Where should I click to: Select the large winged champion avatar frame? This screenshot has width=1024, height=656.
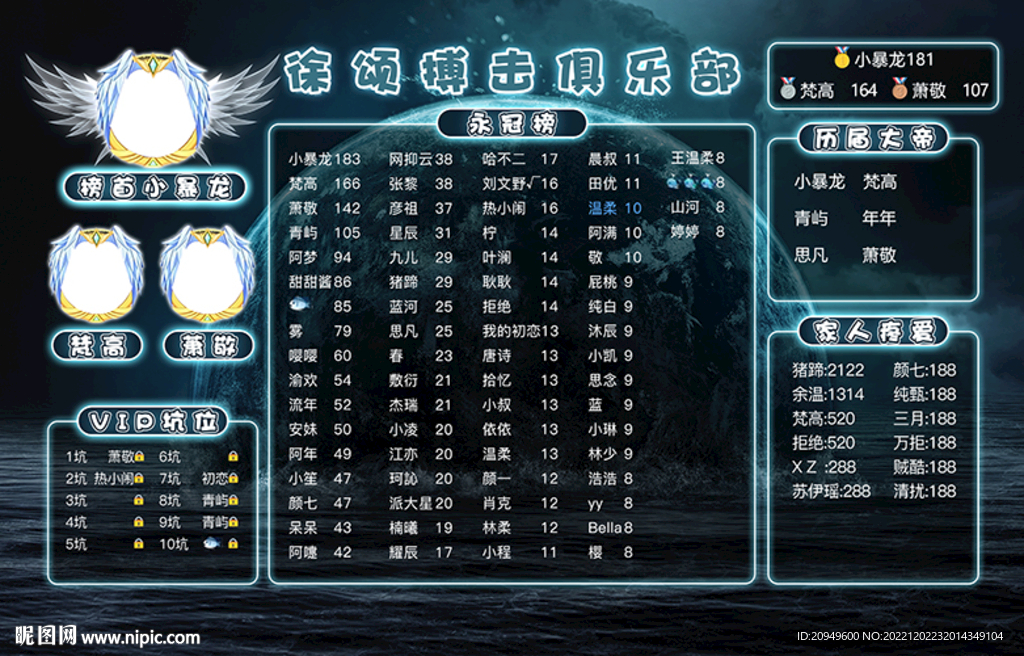pyautogui.click(x=153, y=106)
